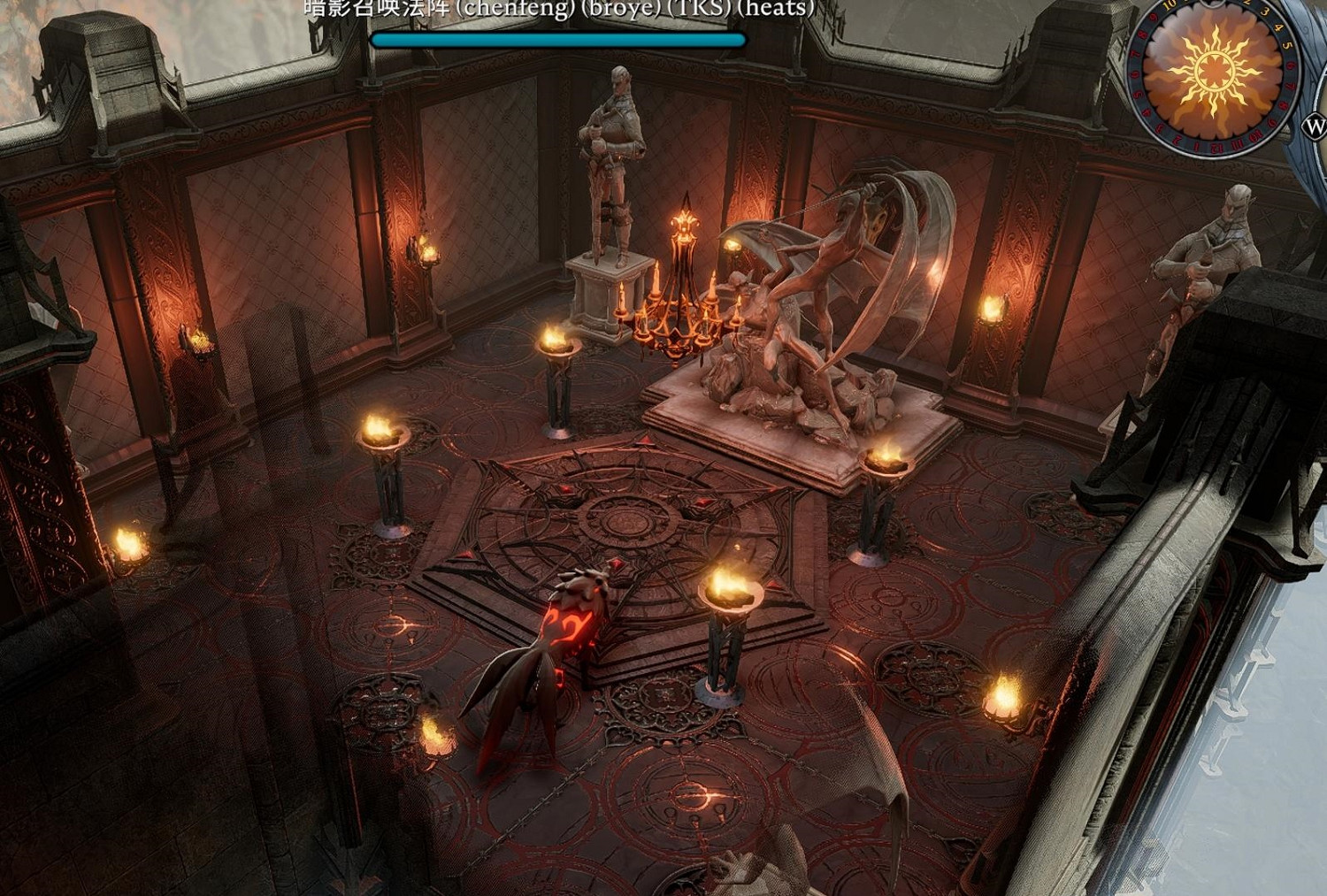Click the sun day-night clock dial
1327x896 pixels.
[x=1213, y=73]
